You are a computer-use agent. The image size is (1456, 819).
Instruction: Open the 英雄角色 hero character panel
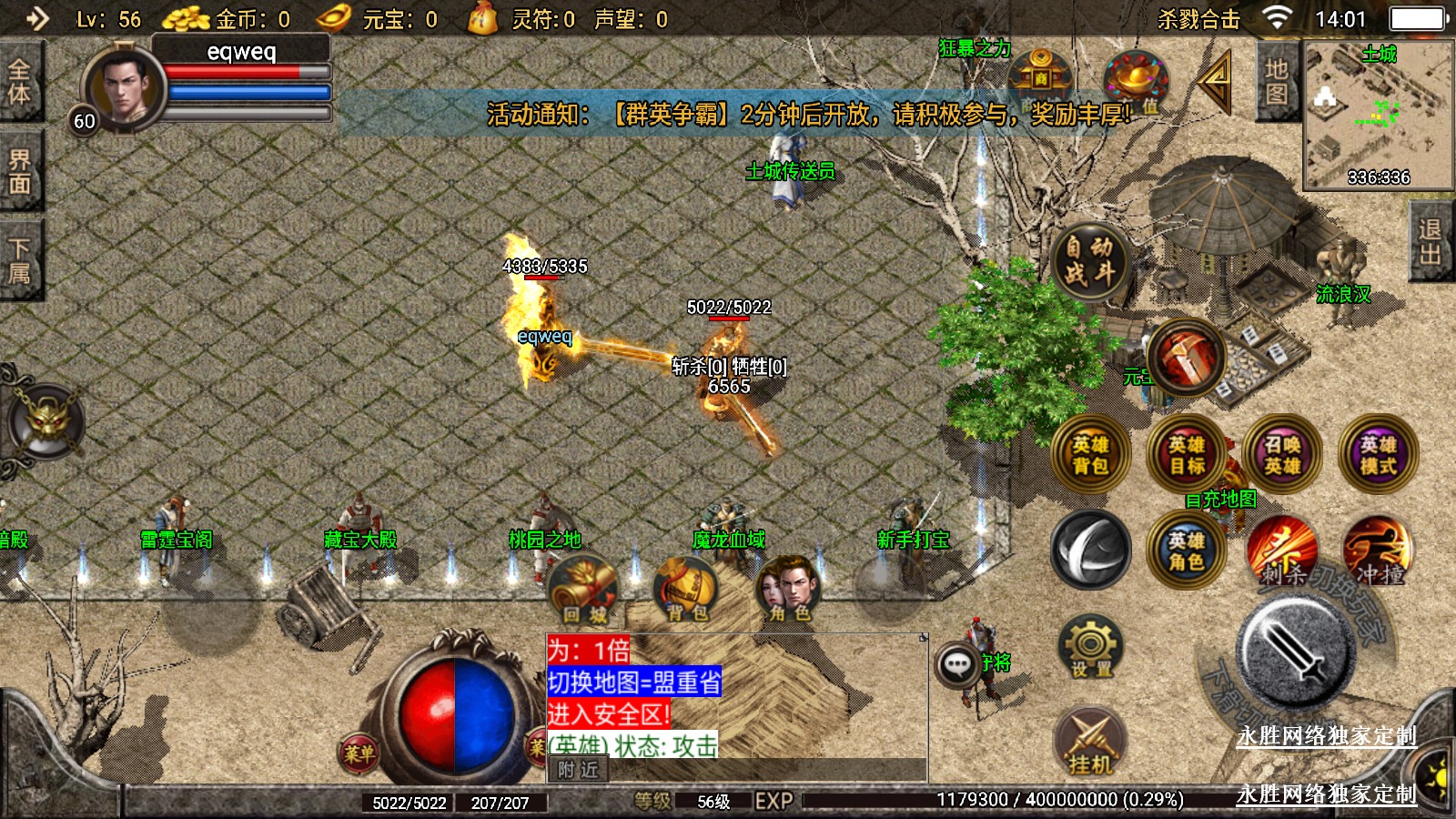coord(1187,551)
